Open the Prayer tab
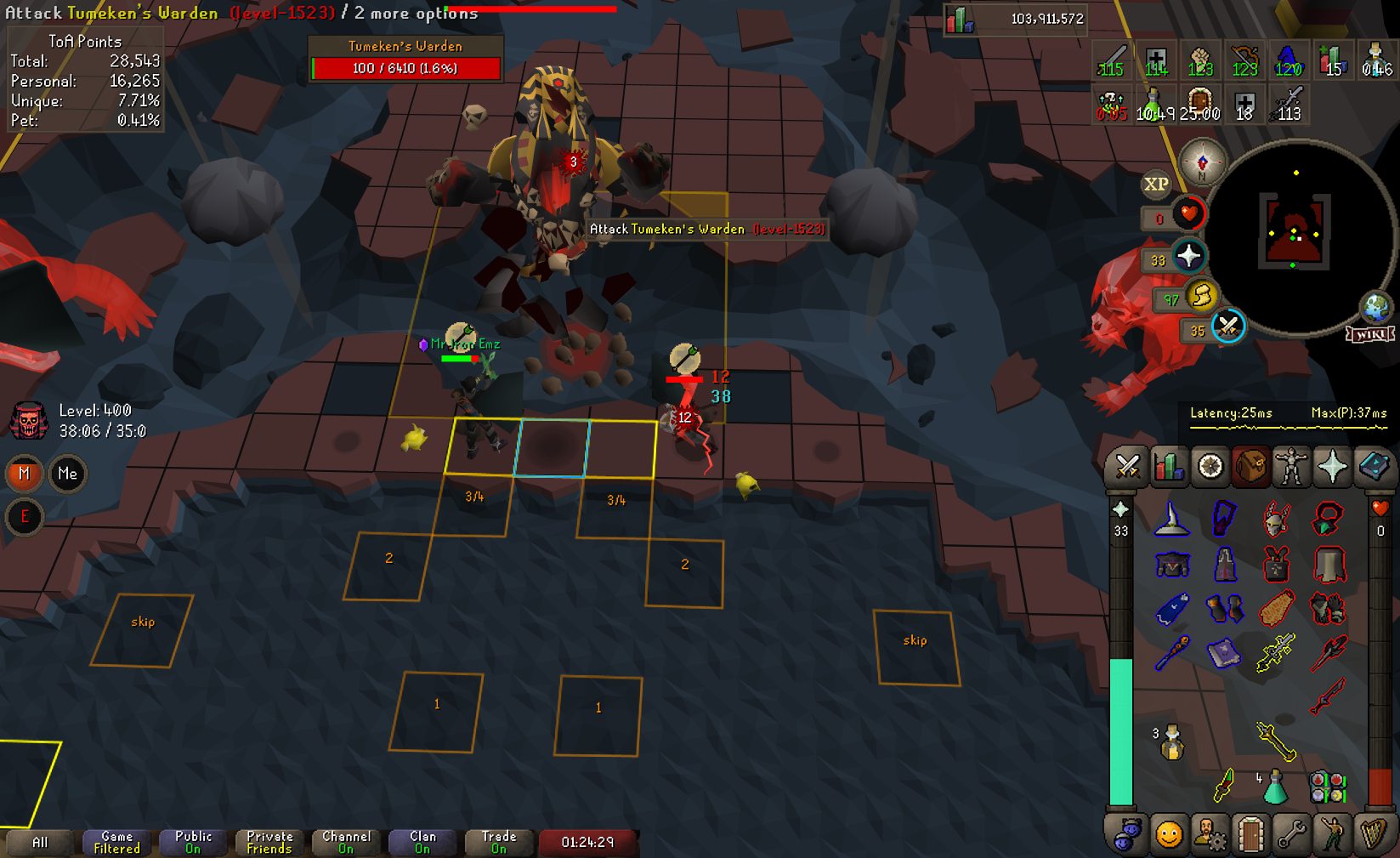 pyautogui.click(x=1332, y=467)
